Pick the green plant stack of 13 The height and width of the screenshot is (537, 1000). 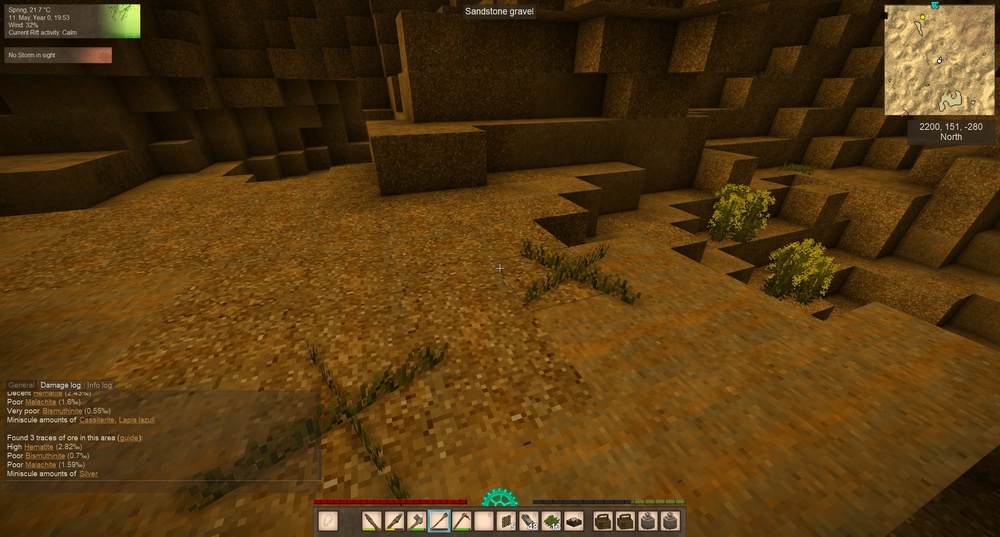551,521
